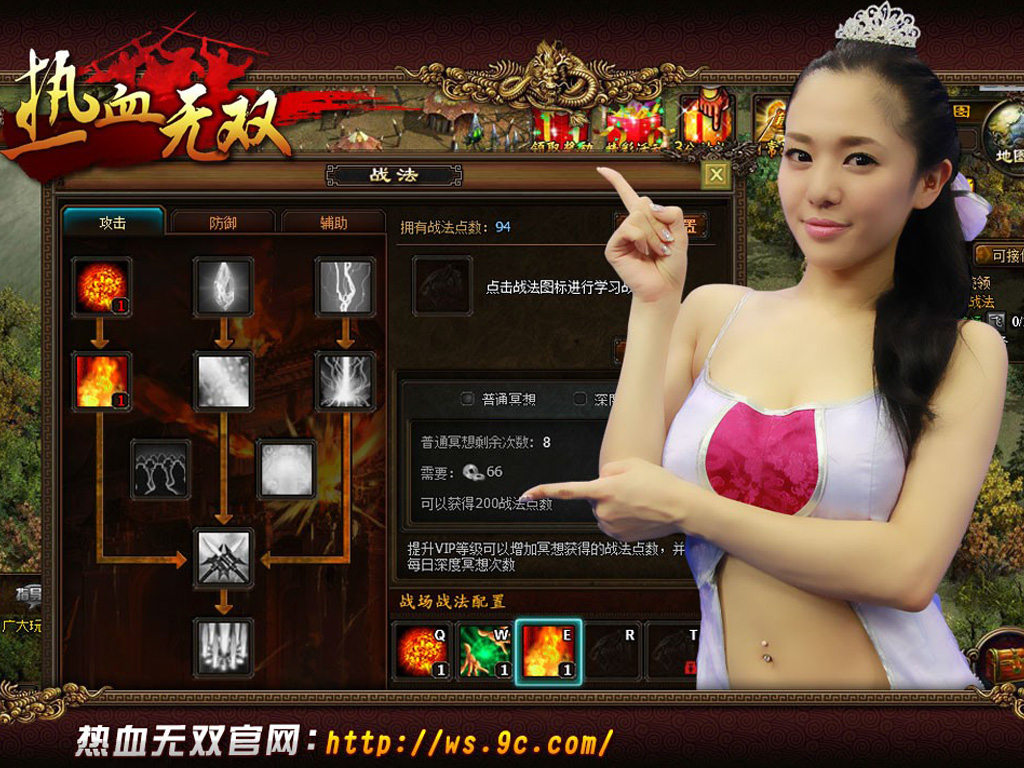
Task: Select the crowd silhouette skill icon
Action: (x=161, y=469)
